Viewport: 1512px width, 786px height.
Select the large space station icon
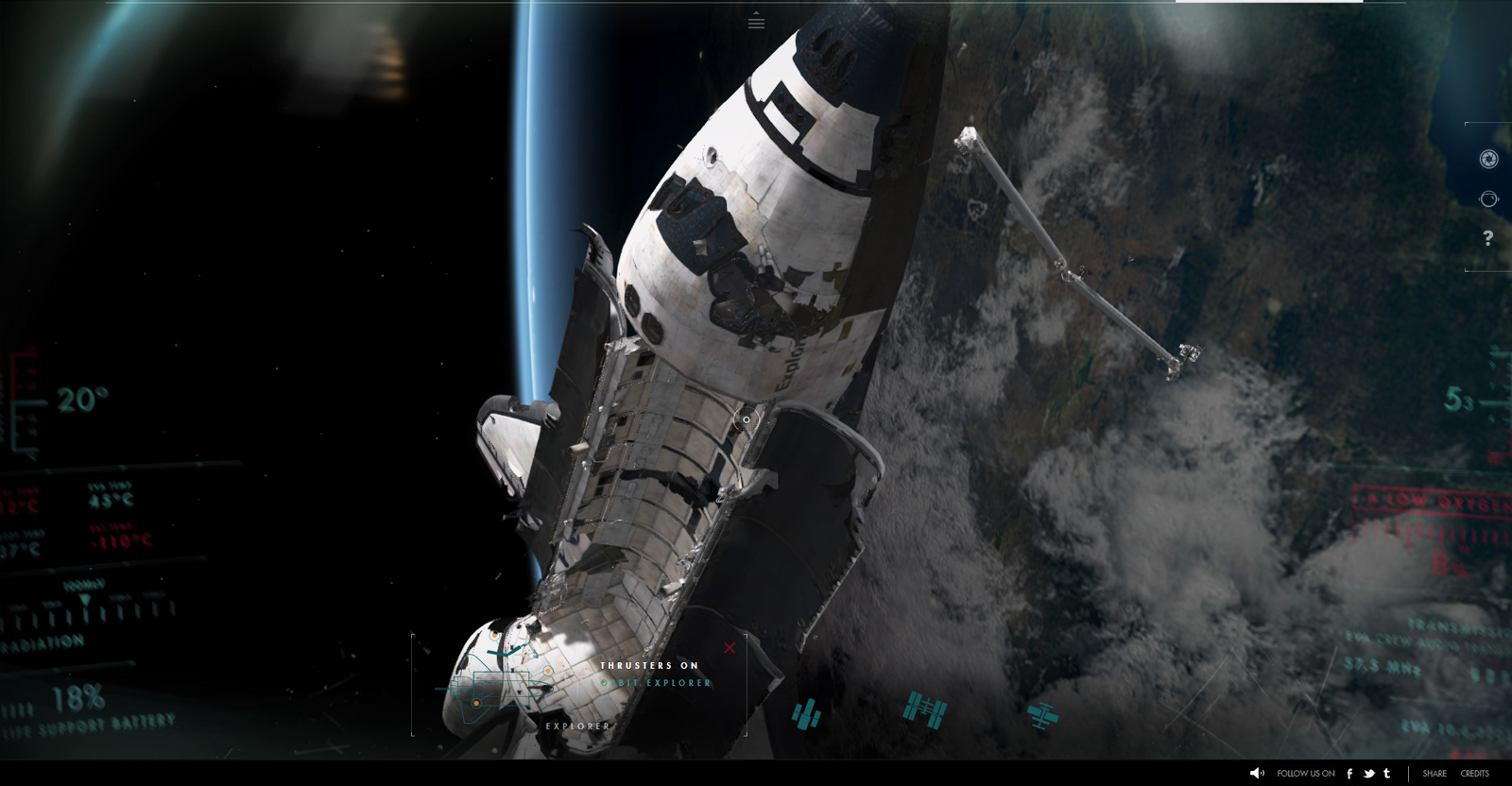[x=924, y=709]
